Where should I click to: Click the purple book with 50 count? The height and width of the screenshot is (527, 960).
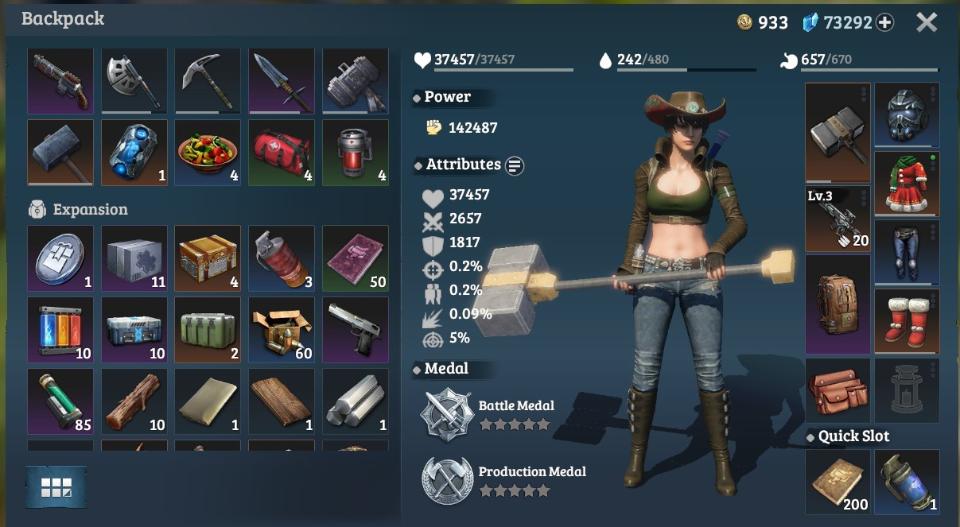coord(355,258)
